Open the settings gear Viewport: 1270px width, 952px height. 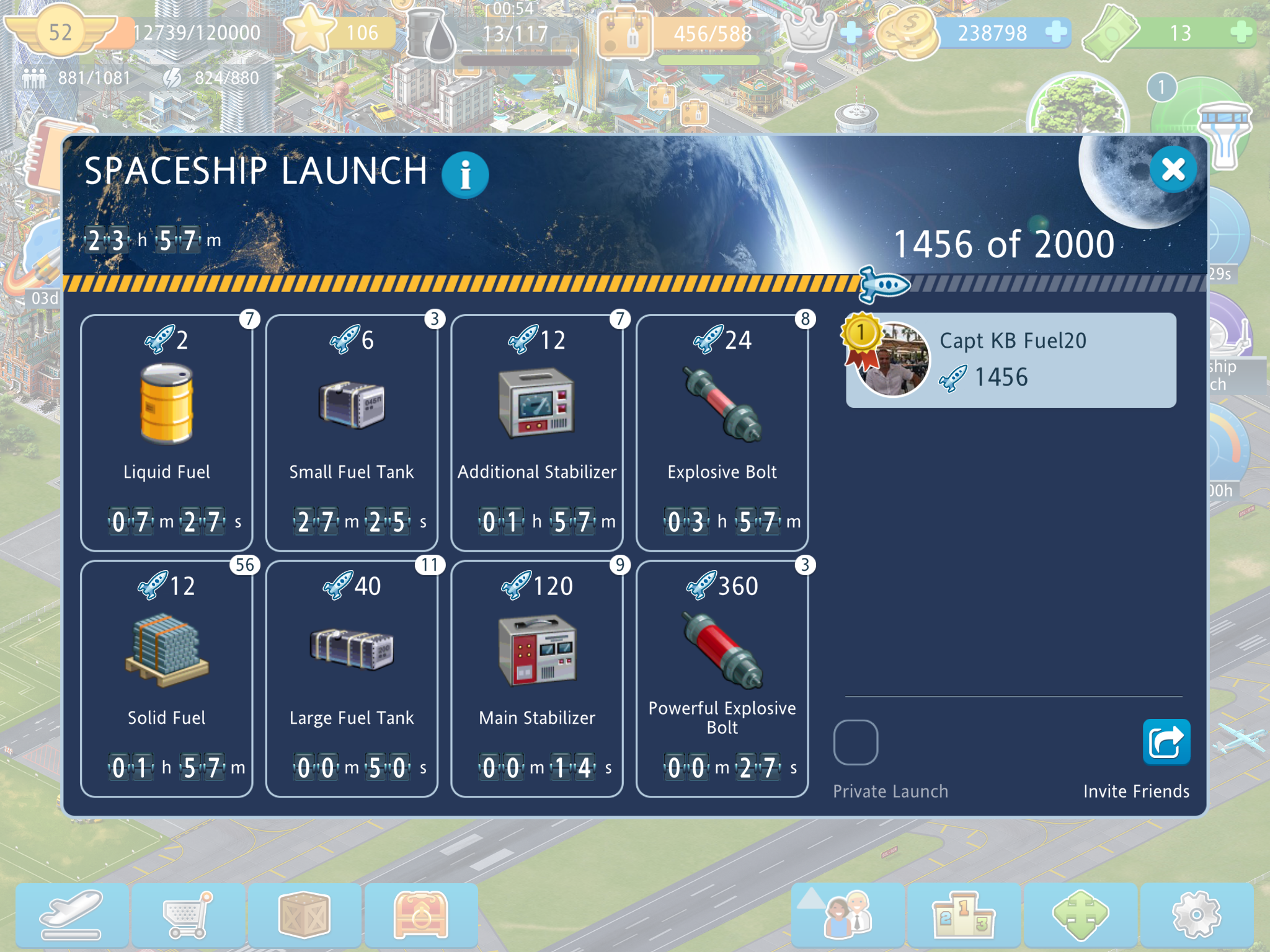tap(1197, 915)
